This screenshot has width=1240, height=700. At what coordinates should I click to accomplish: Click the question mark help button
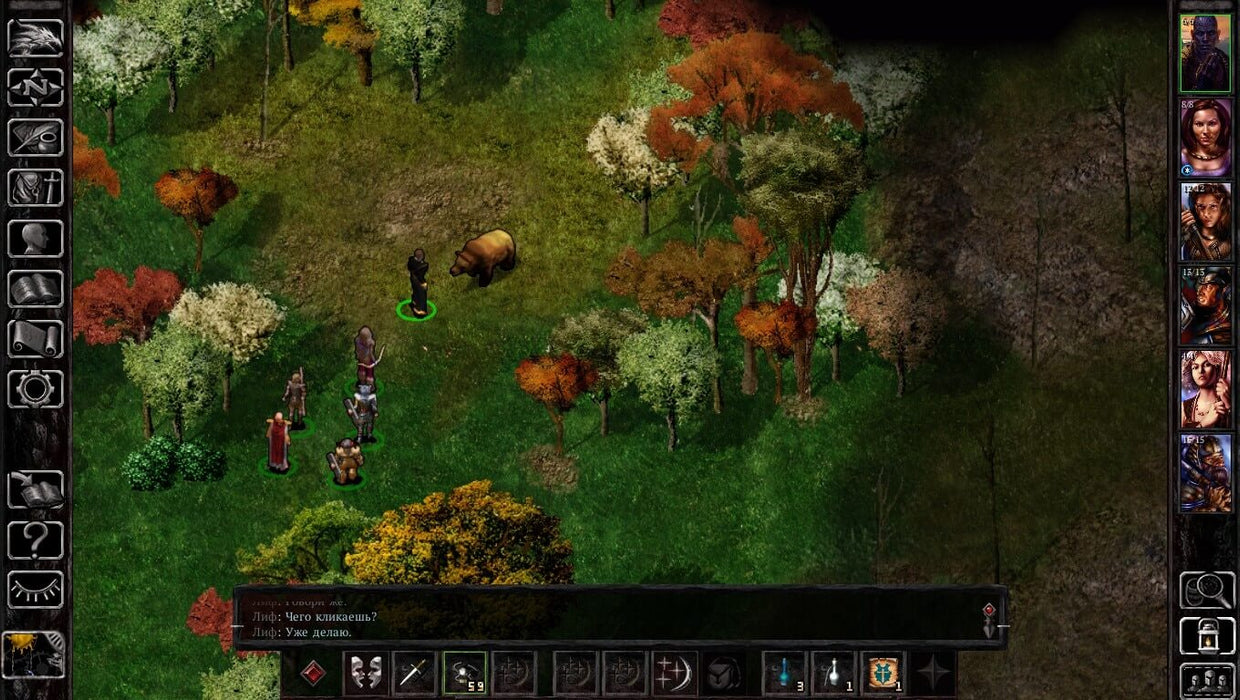click(35, 540)
